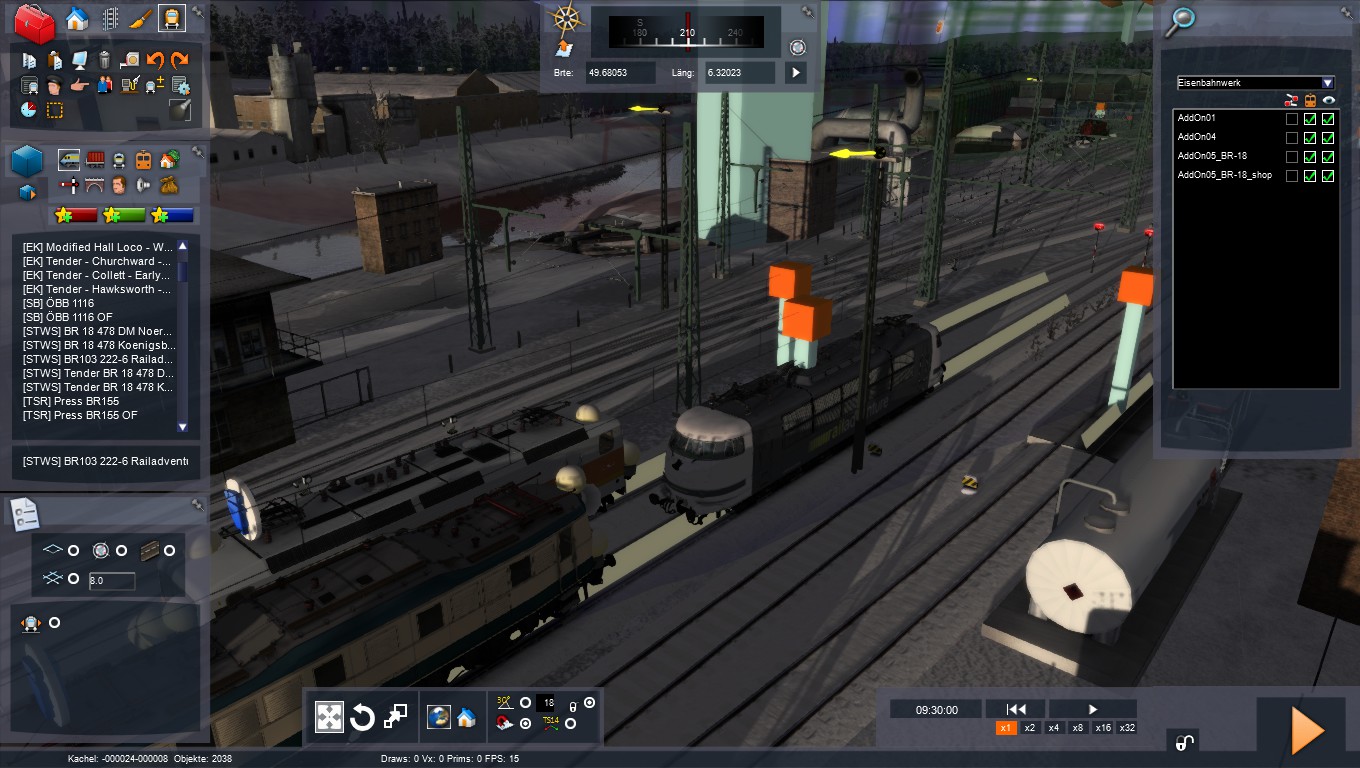The image size is (1360, 768).
Task: Set time speed to x8
Action: (x=1078, y=728)
